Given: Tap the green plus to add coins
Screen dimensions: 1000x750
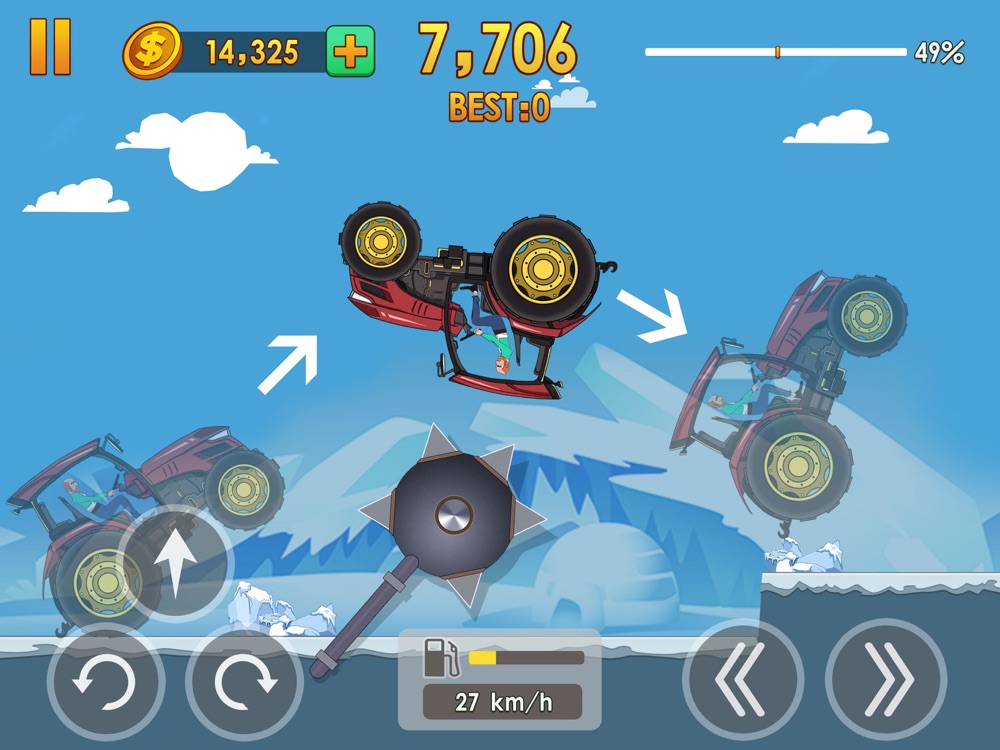Looking at the screenshot, I should coord(349,53).
